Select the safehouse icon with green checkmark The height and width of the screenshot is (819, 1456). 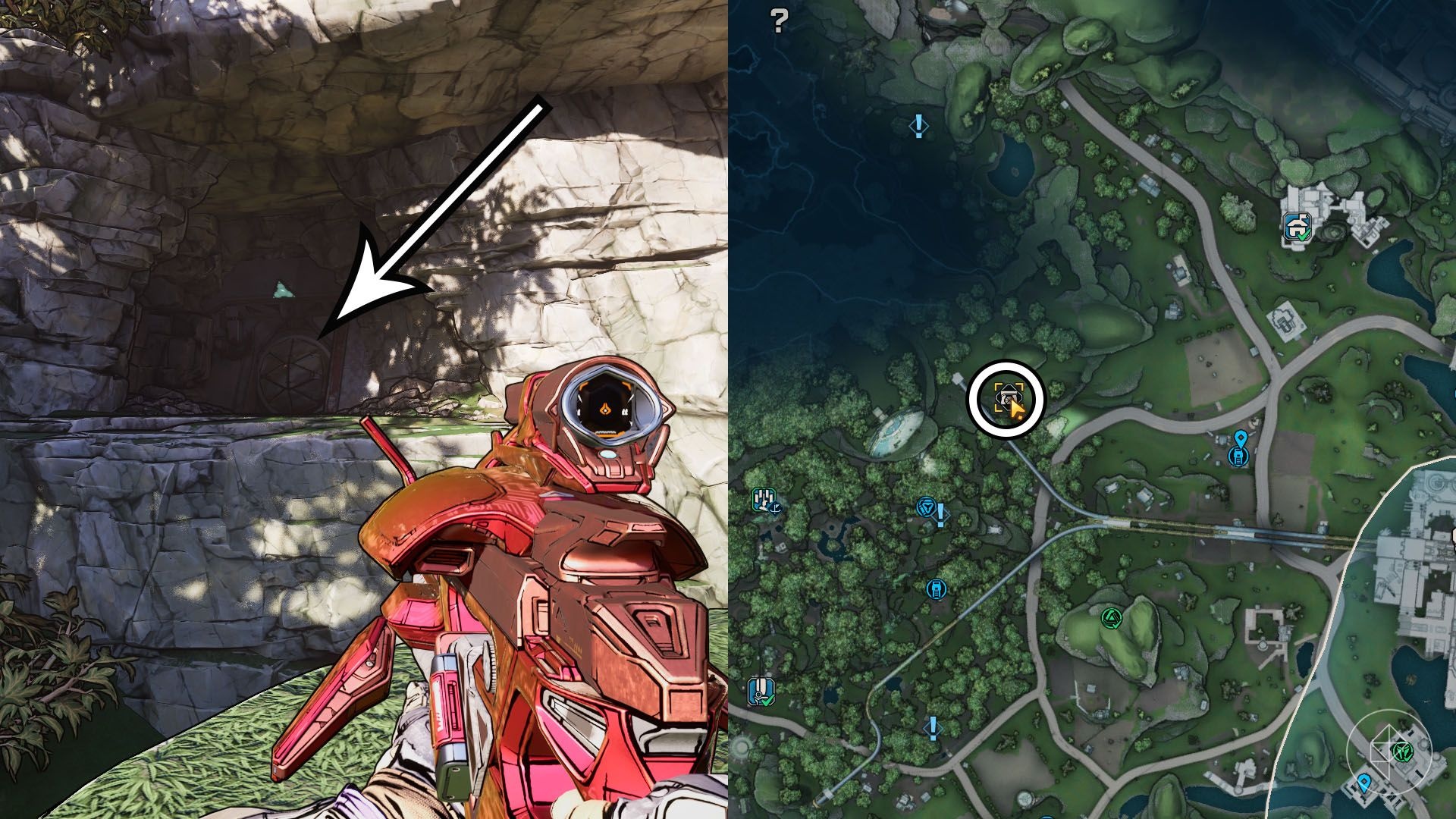(1297, 225)
